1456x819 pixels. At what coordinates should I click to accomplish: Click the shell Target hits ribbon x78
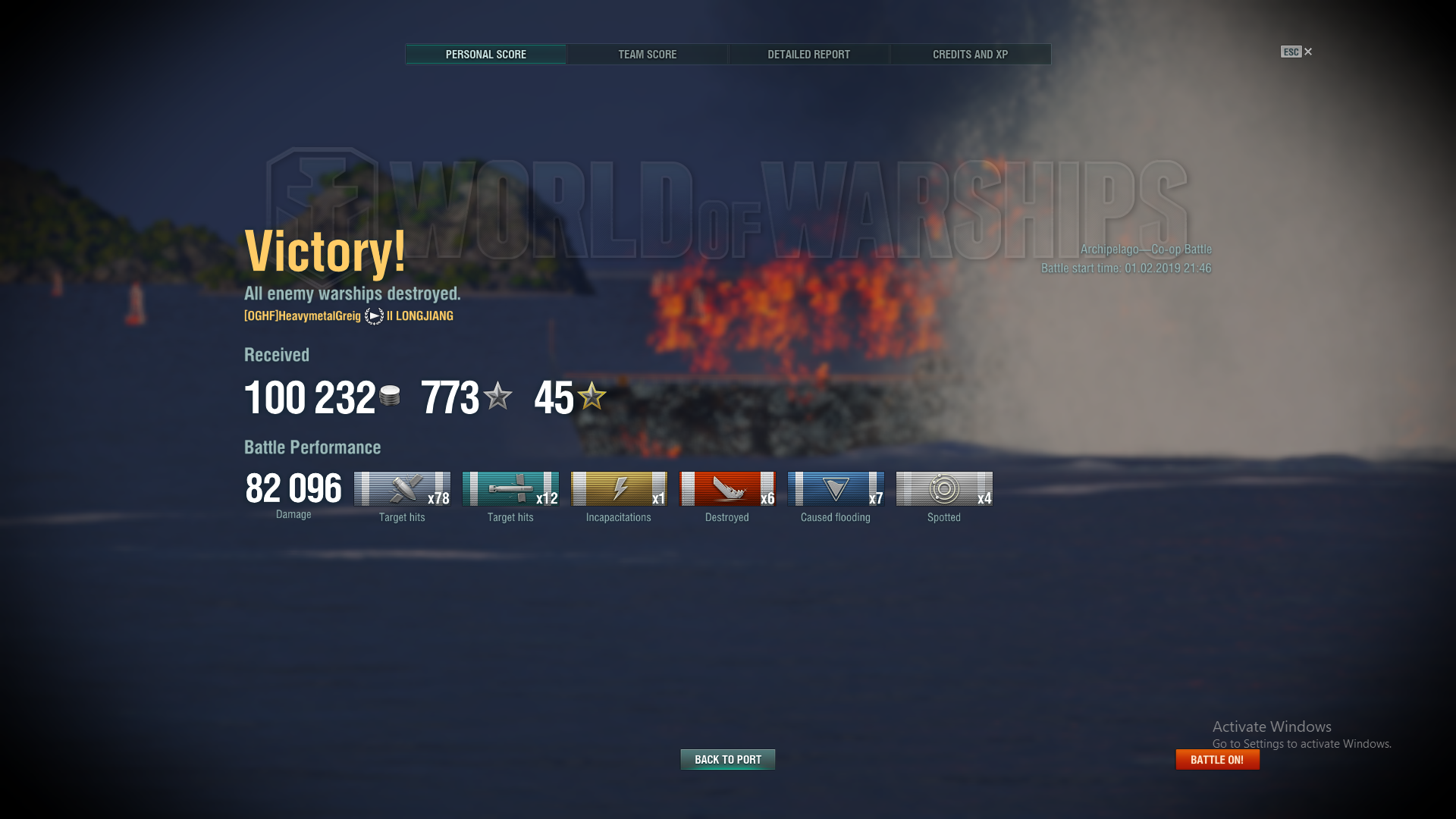[401, 489]
